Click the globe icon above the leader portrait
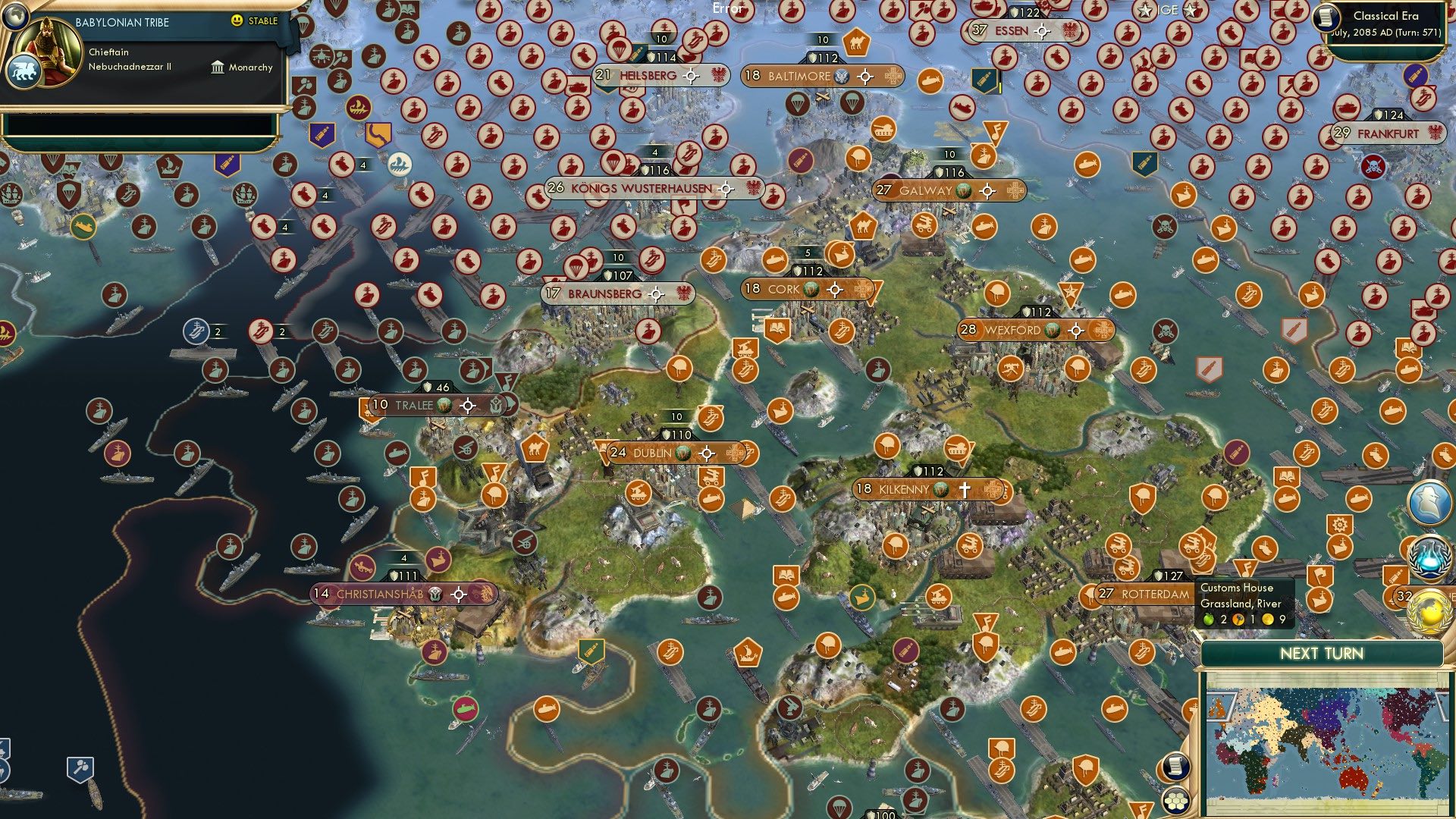Screen dimensions: 1456x819 [x=15, y=17]
